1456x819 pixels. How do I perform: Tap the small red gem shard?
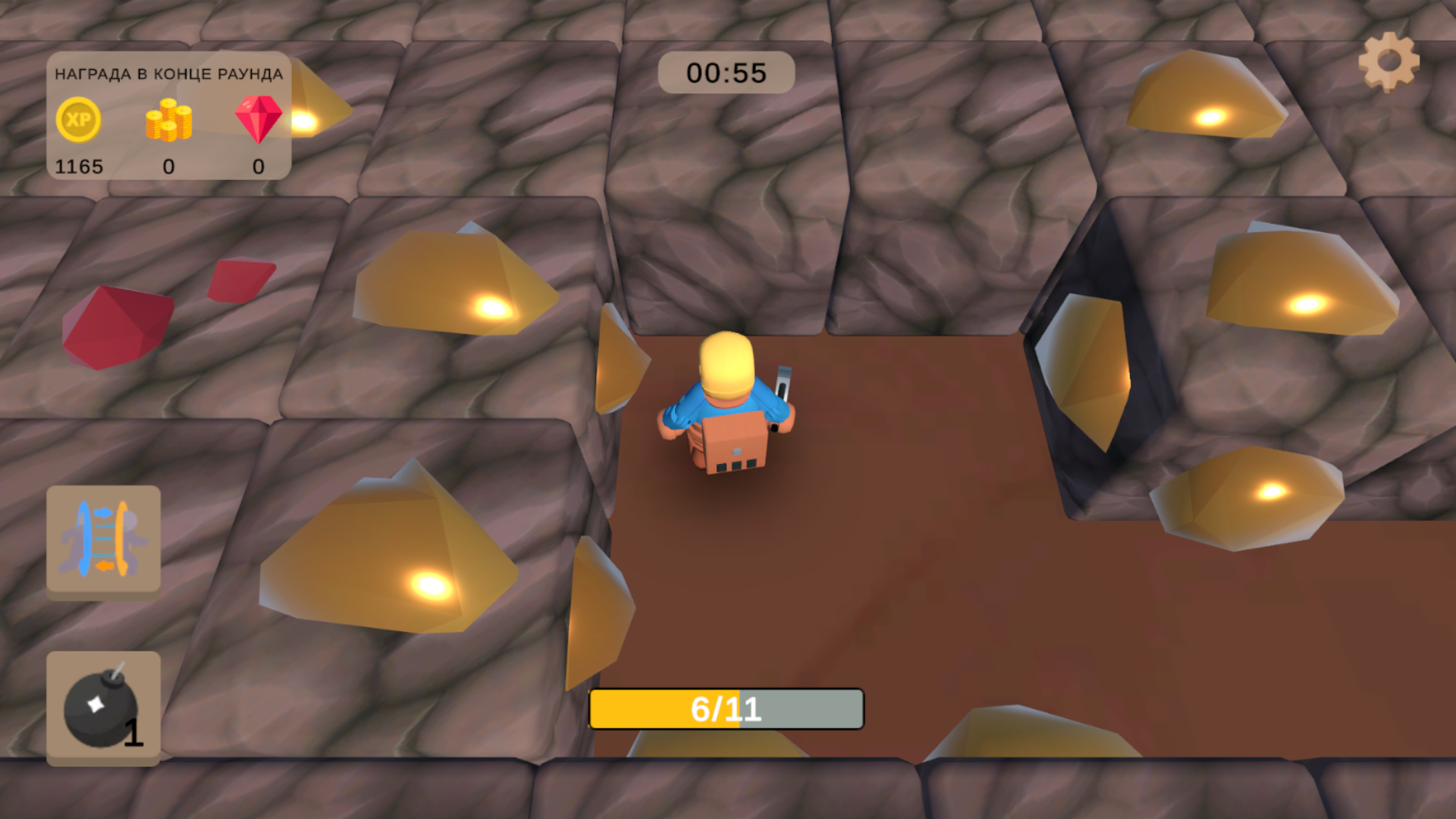tap(241, 279)
